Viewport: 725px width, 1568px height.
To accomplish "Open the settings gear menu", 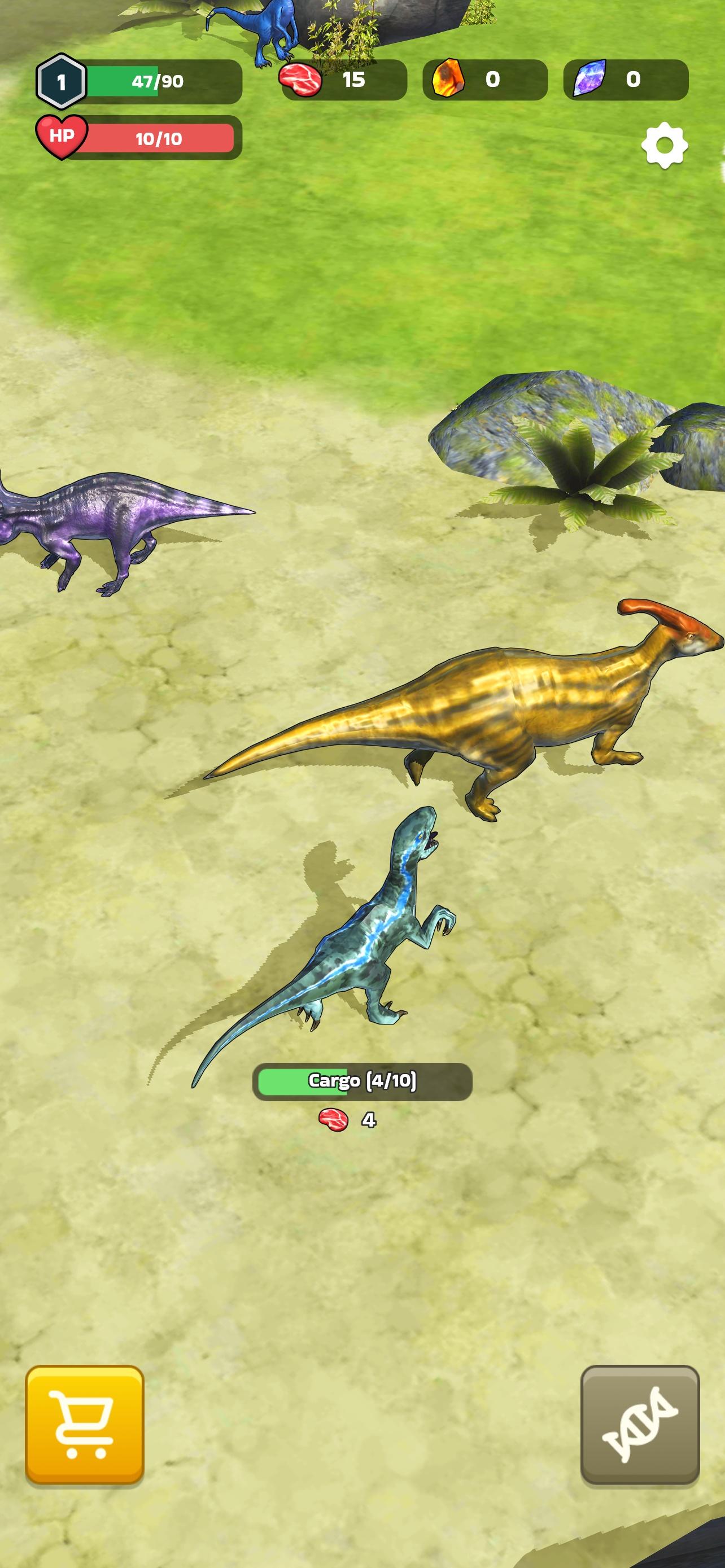I will (664, 146).
